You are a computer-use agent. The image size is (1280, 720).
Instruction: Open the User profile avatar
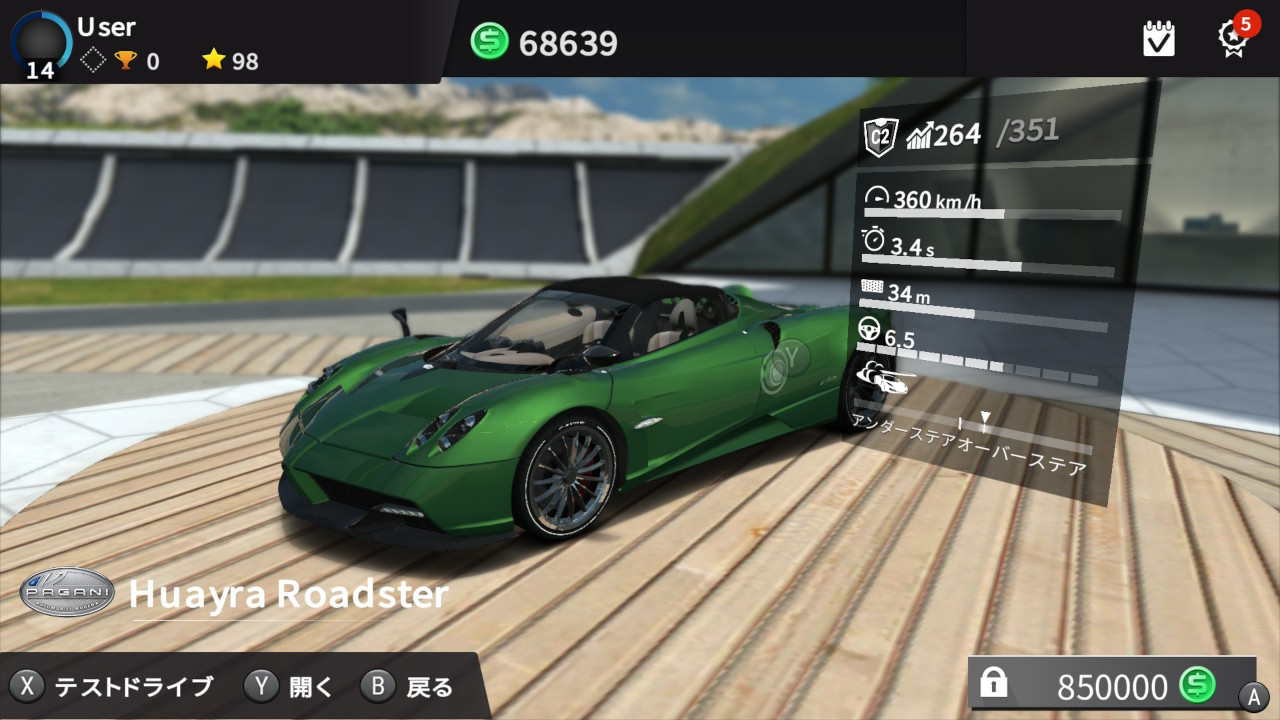tap(41, 42)
